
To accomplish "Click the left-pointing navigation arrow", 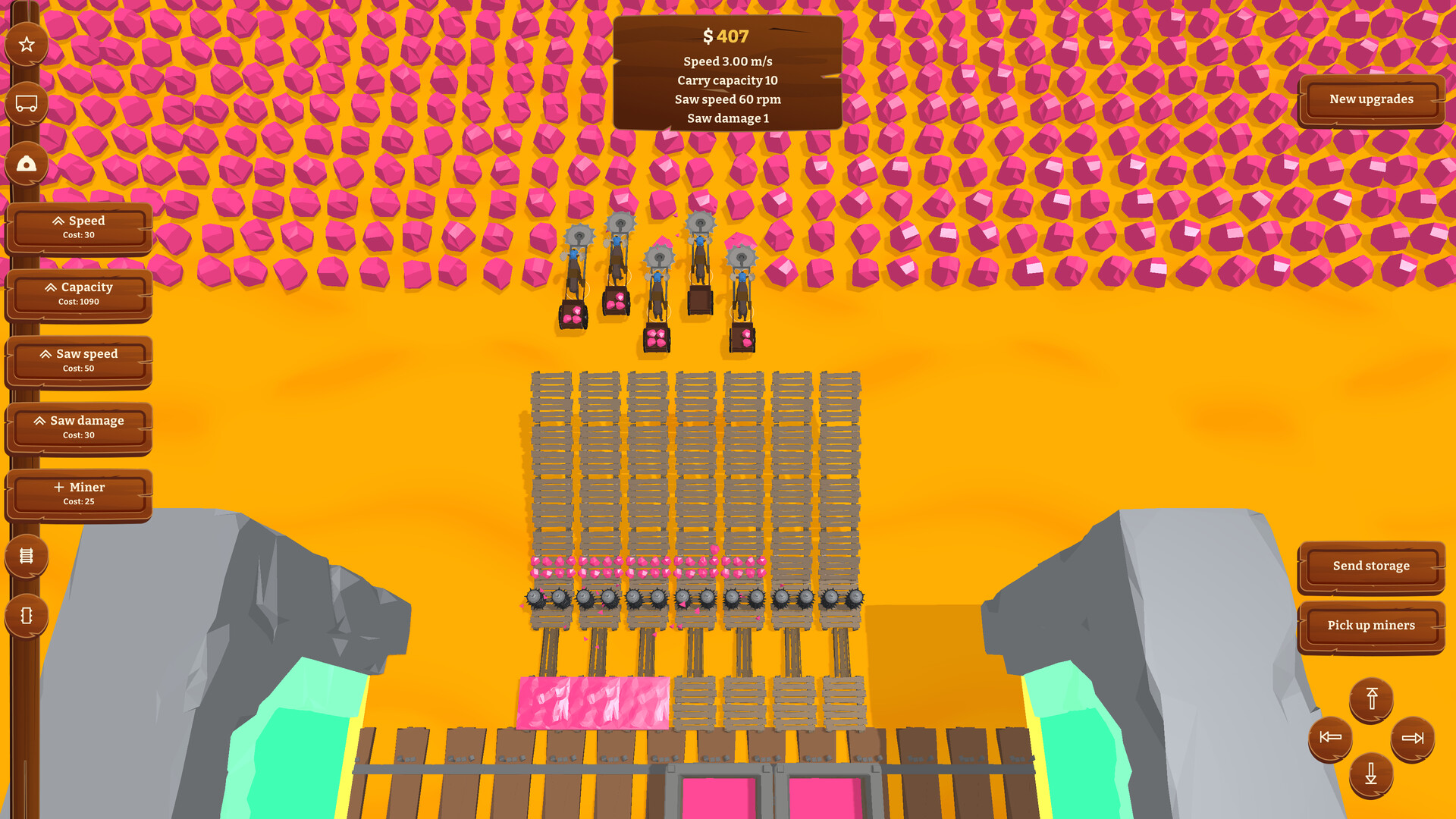I will point(1329,736).
